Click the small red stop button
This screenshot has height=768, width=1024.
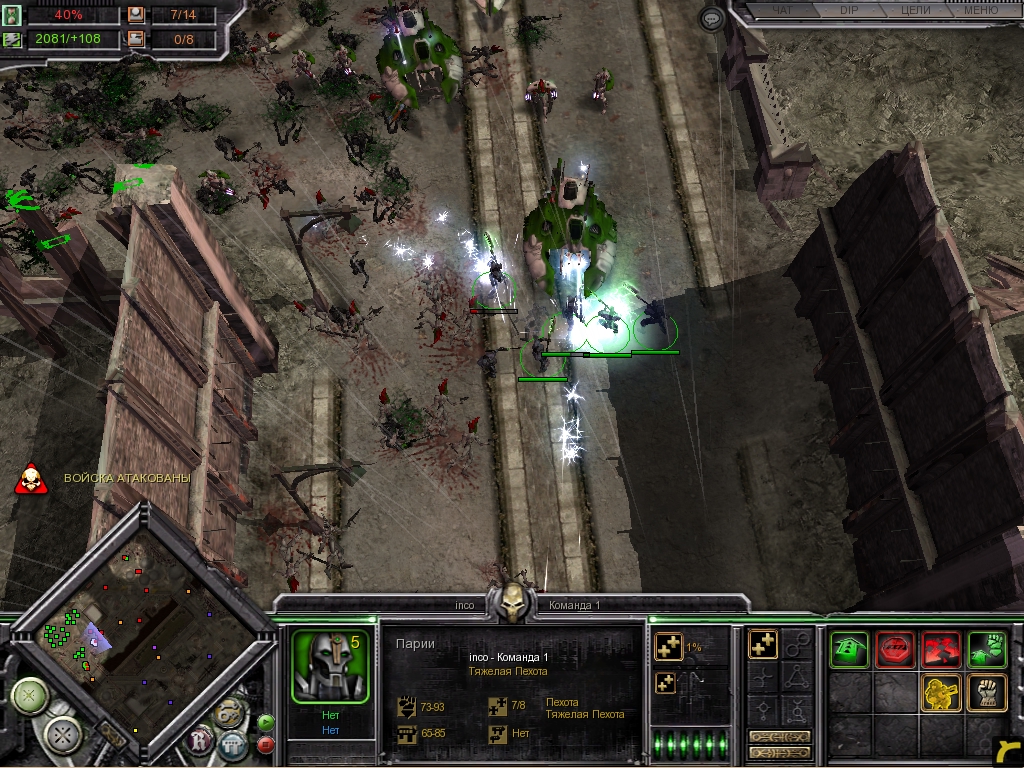pos(266,744)
